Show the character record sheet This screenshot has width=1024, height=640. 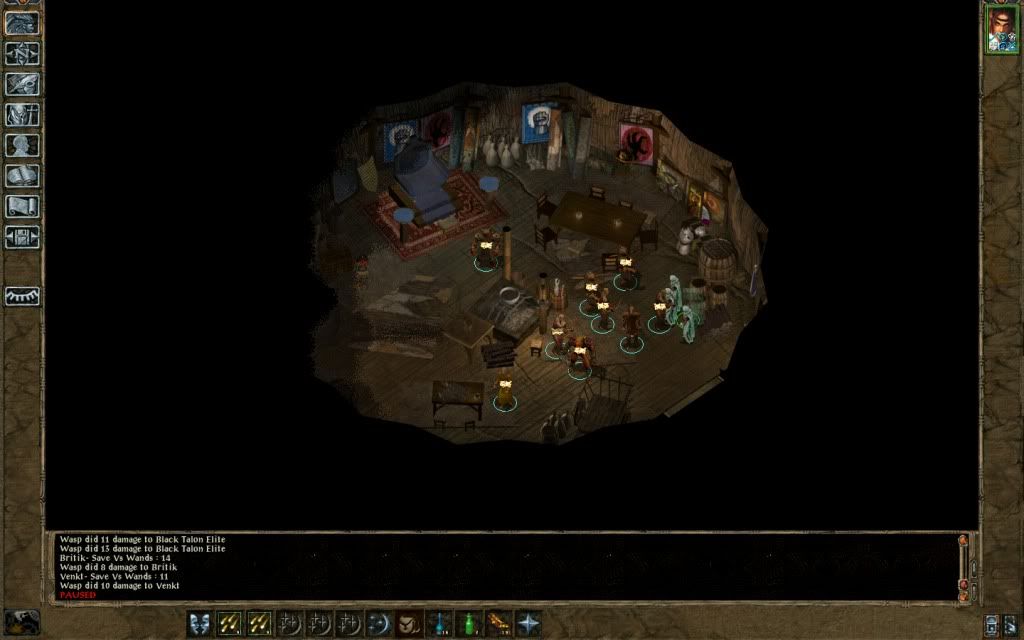(22, 146)
